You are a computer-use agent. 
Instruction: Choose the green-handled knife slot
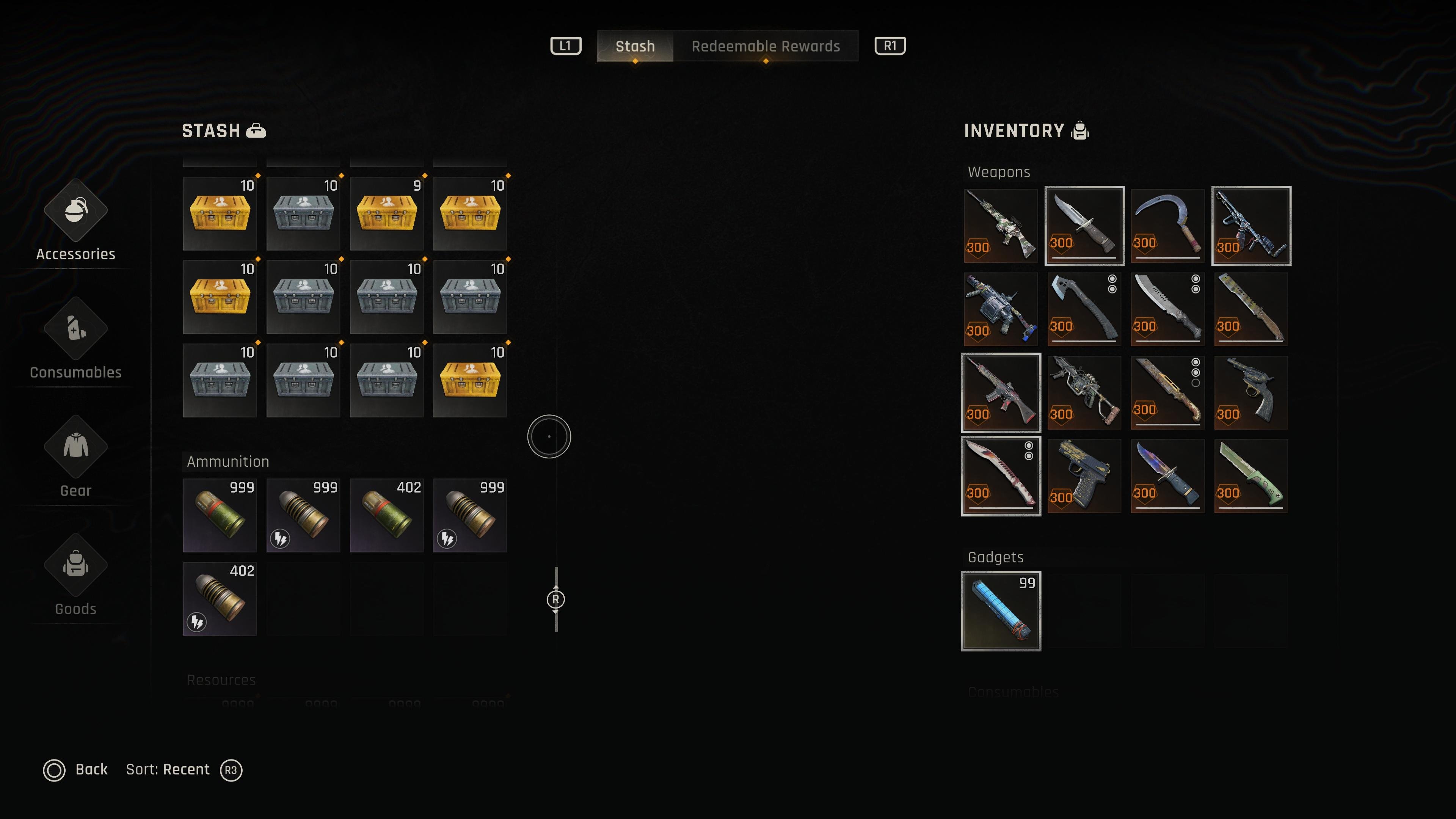coord(1251,476)
